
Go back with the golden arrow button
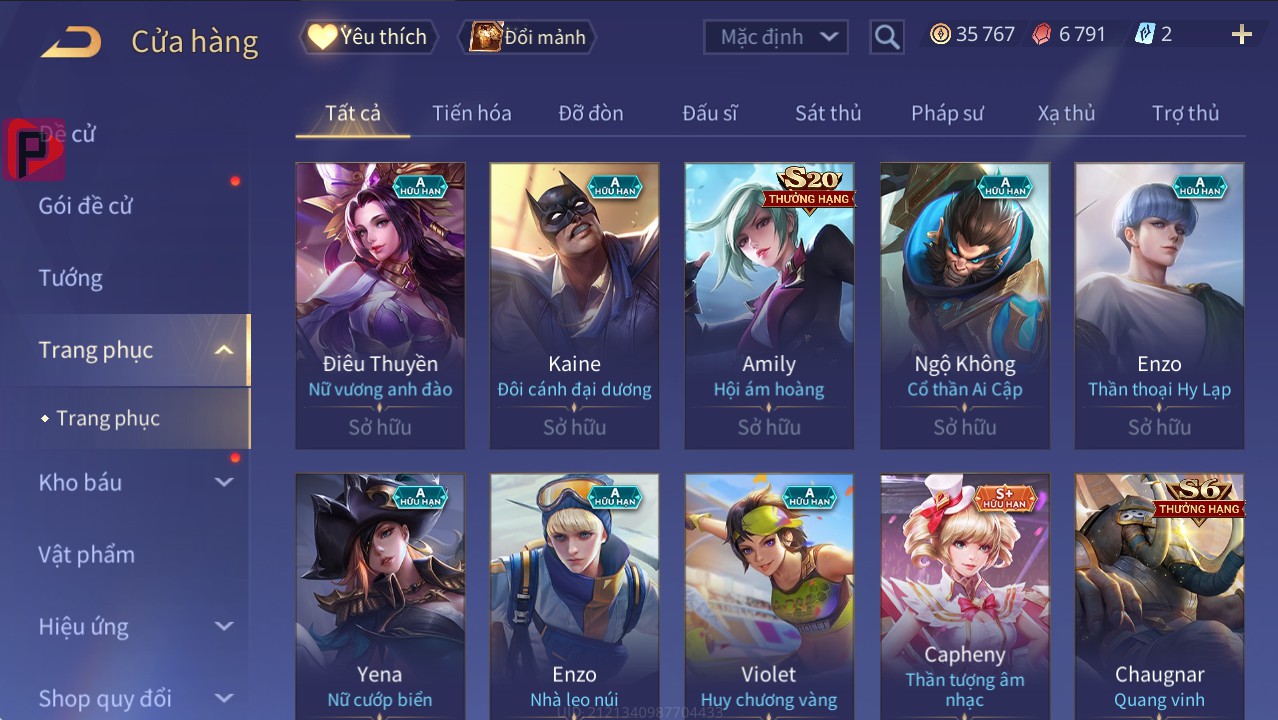click(72, 41)
